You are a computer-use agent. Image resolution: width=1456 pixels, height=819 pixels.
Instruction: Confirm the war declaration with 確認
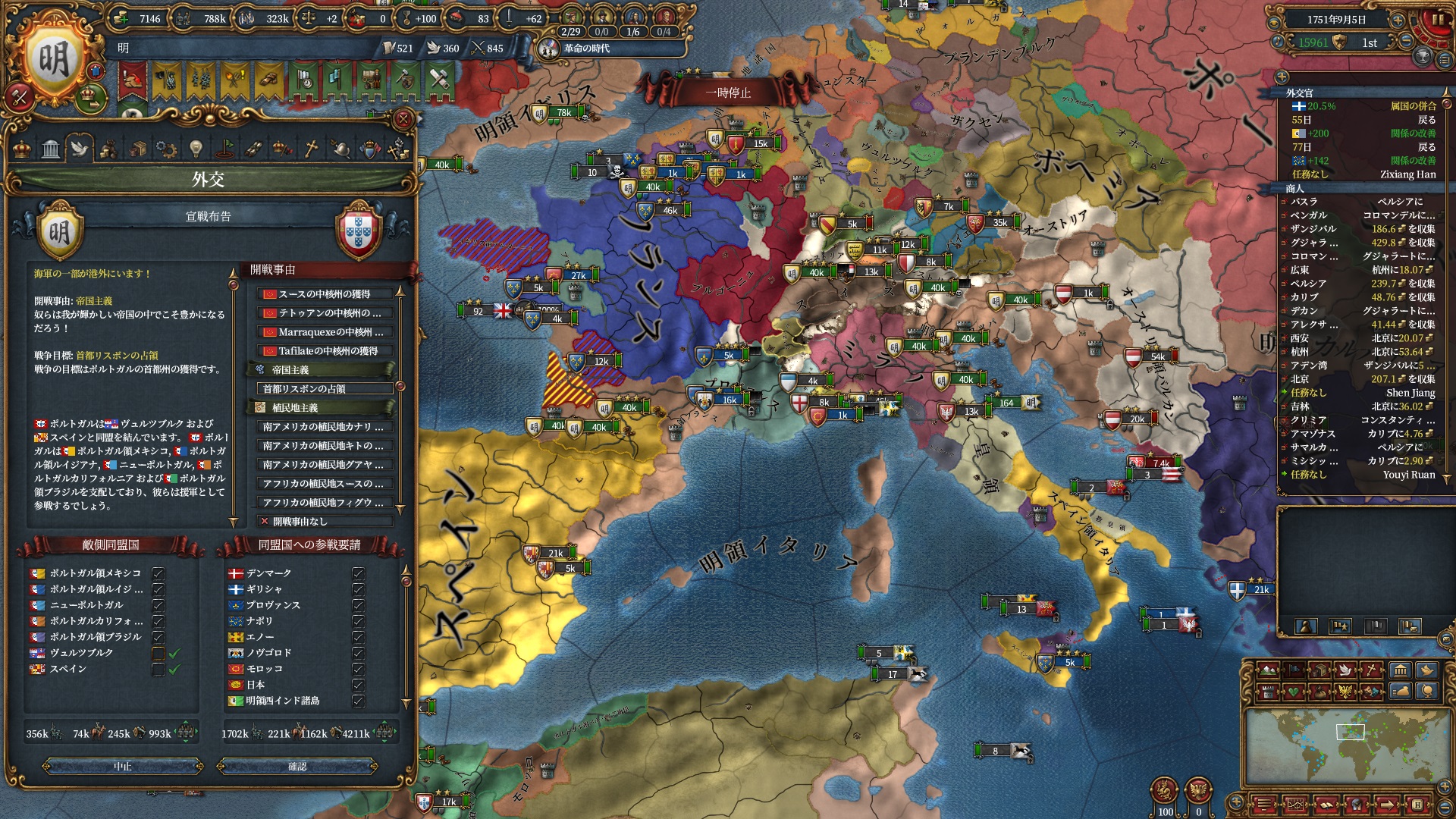pos(297,767)
